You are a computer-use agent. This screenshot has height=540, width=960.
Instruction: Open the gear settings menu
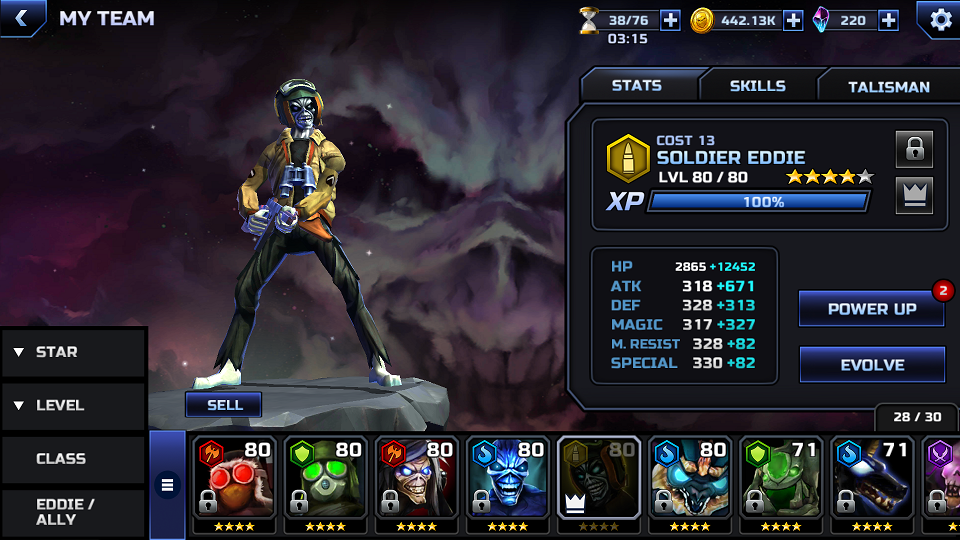[x=940, y=19]
